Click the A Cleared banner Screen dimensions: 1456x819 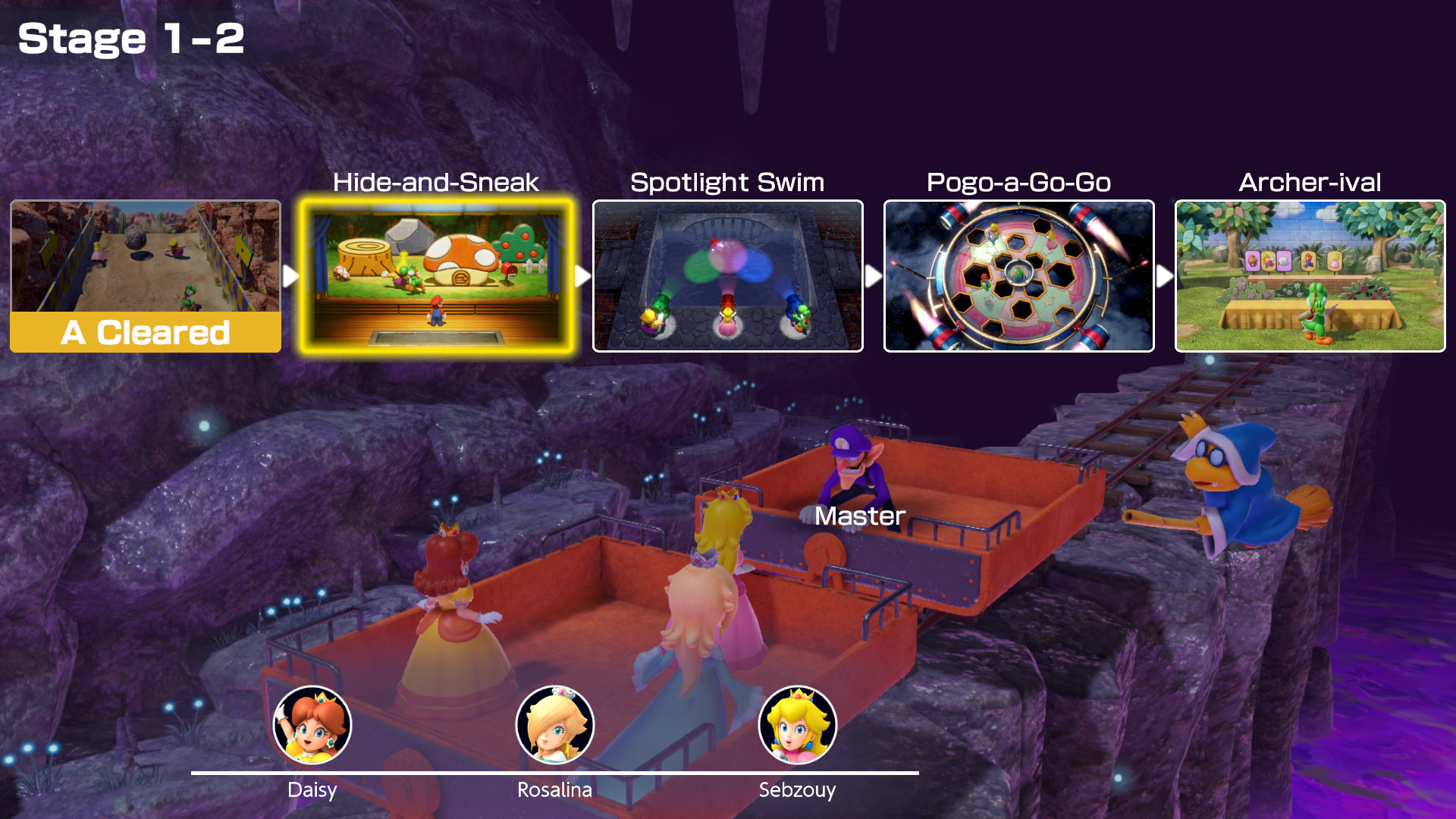point(144,331)
